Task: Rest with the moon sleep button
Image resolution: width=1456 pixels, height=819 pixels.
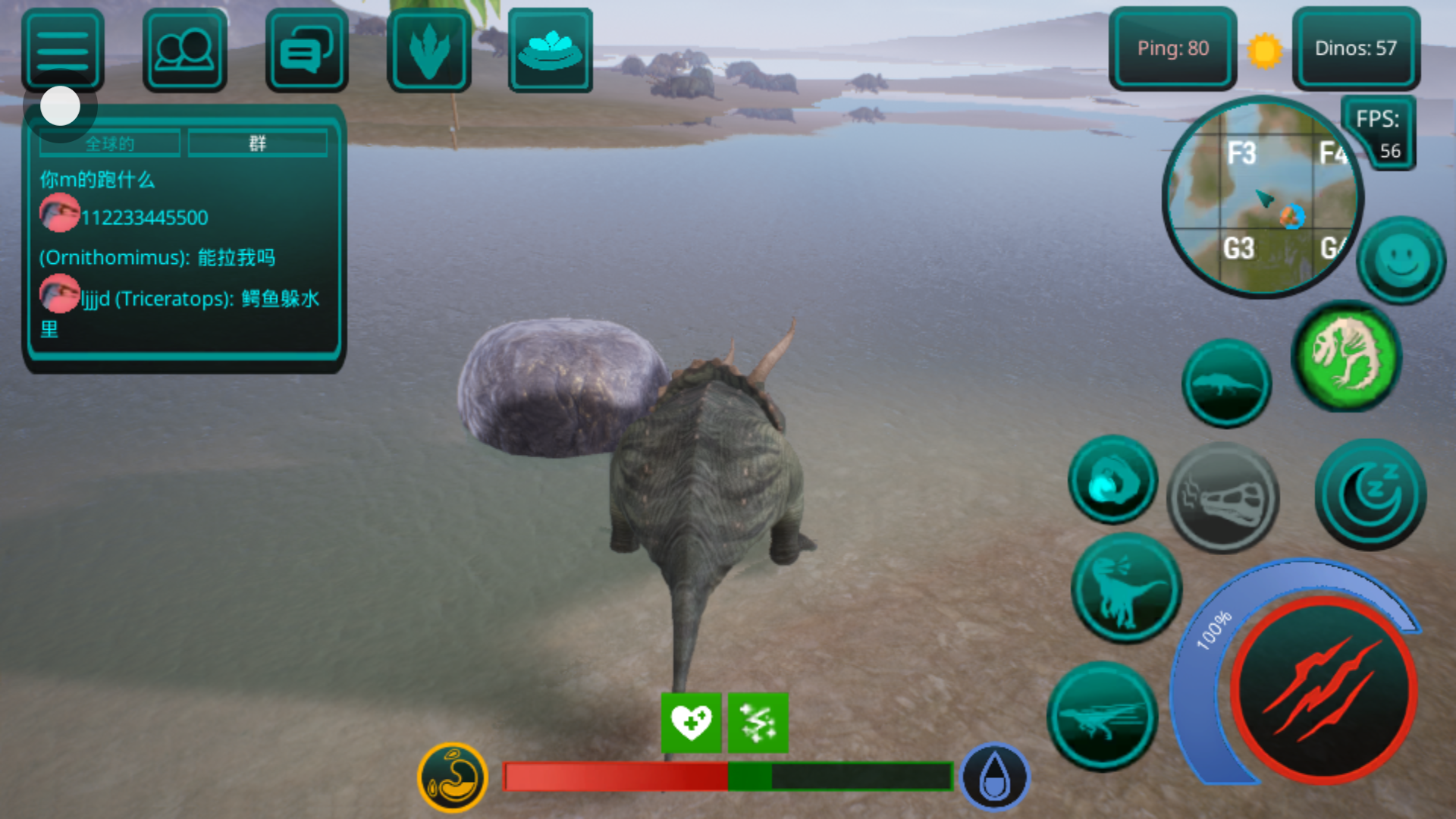Action: tap(1370, 494)
